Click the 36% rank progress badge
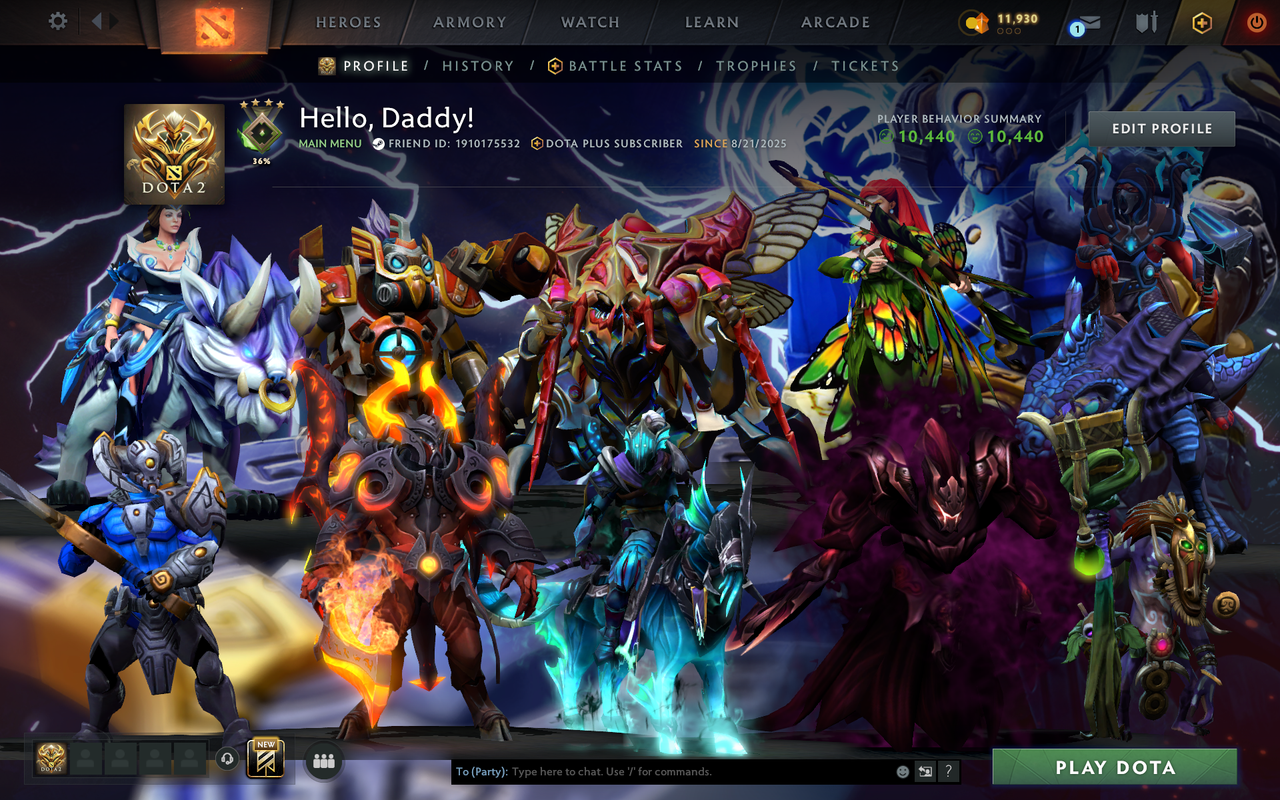 click(261, 130)
